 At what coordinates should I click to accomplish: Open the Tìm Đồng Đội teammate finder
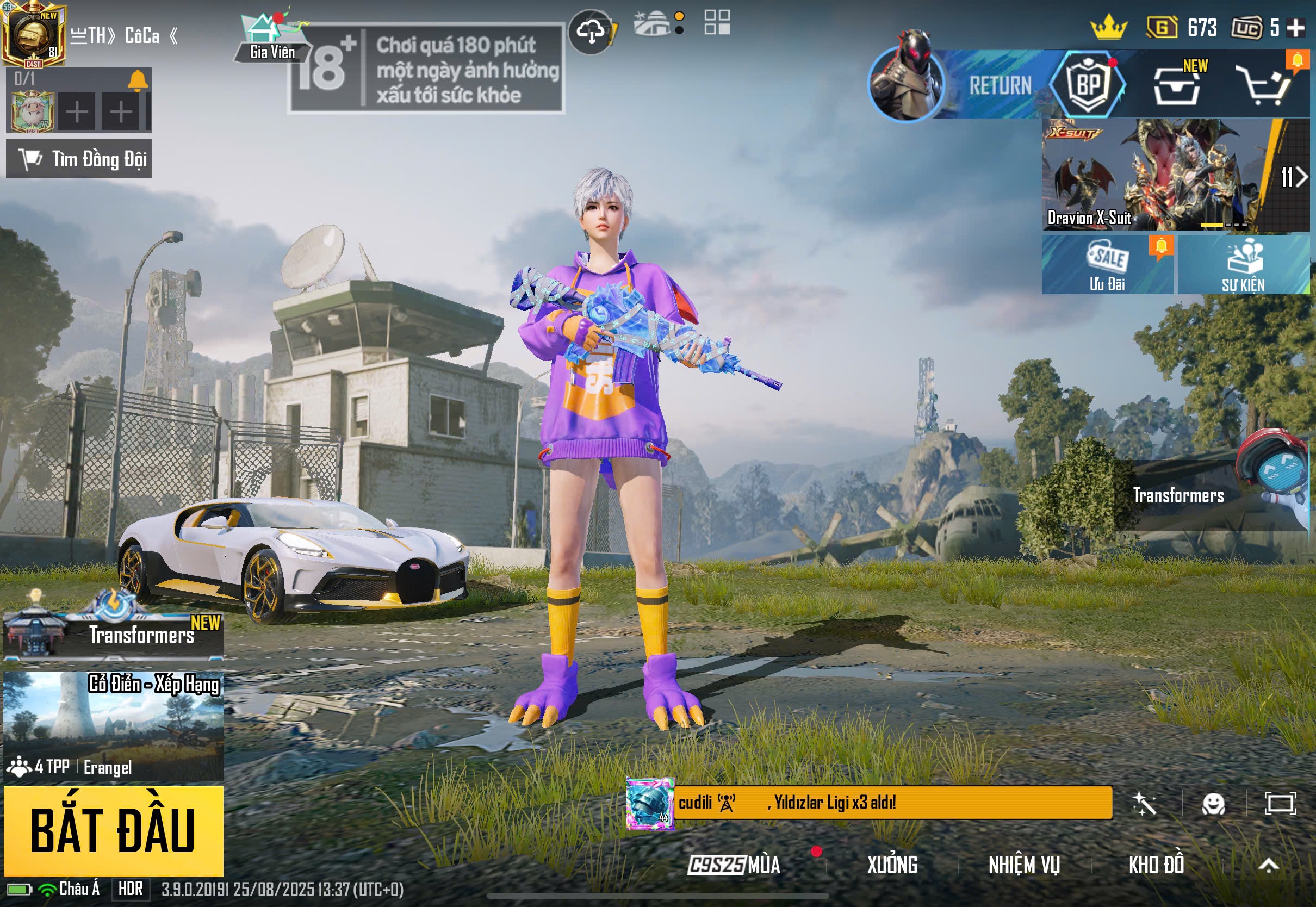coord(79,159)
